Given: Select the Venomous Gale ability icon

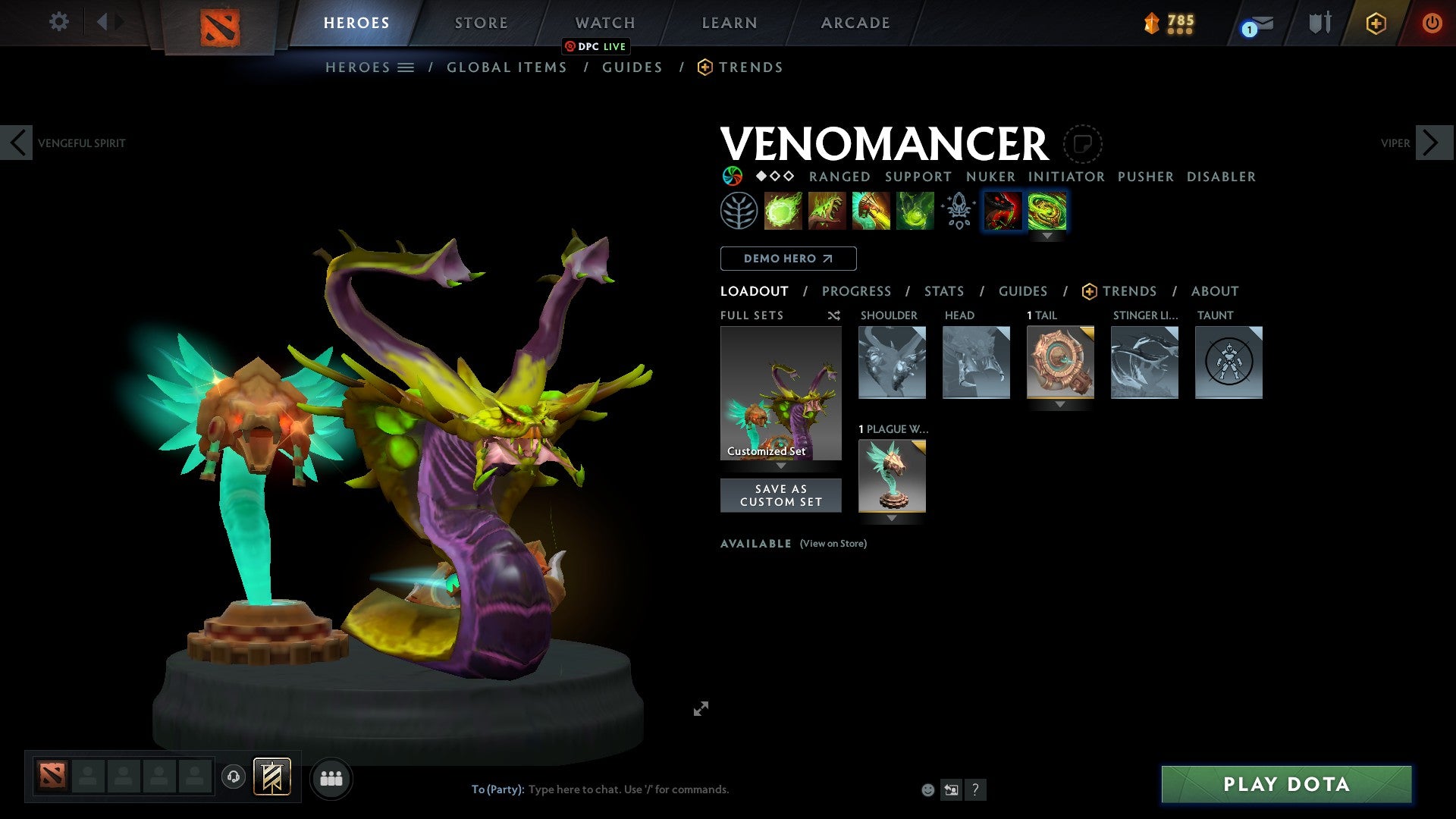Looking at the screenshot, I should [x=784, y=210].
